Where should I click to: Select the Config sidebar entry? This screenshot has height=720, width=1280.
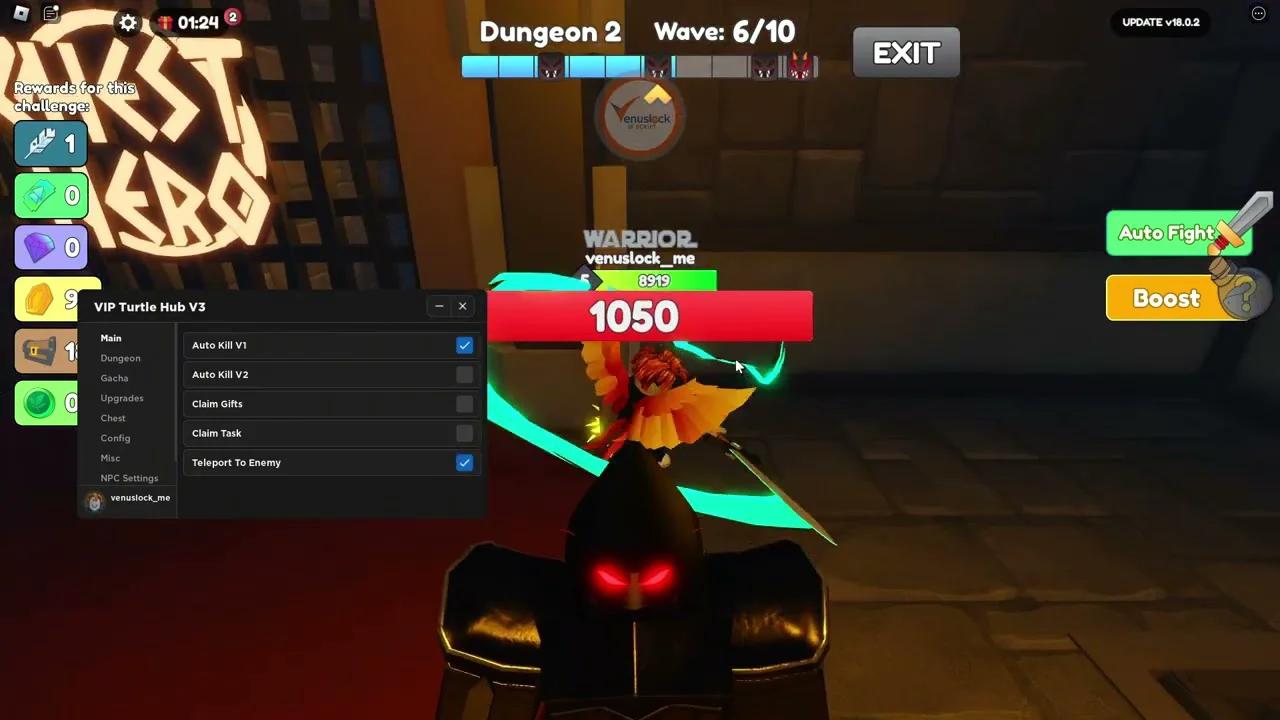click(115, 438)
